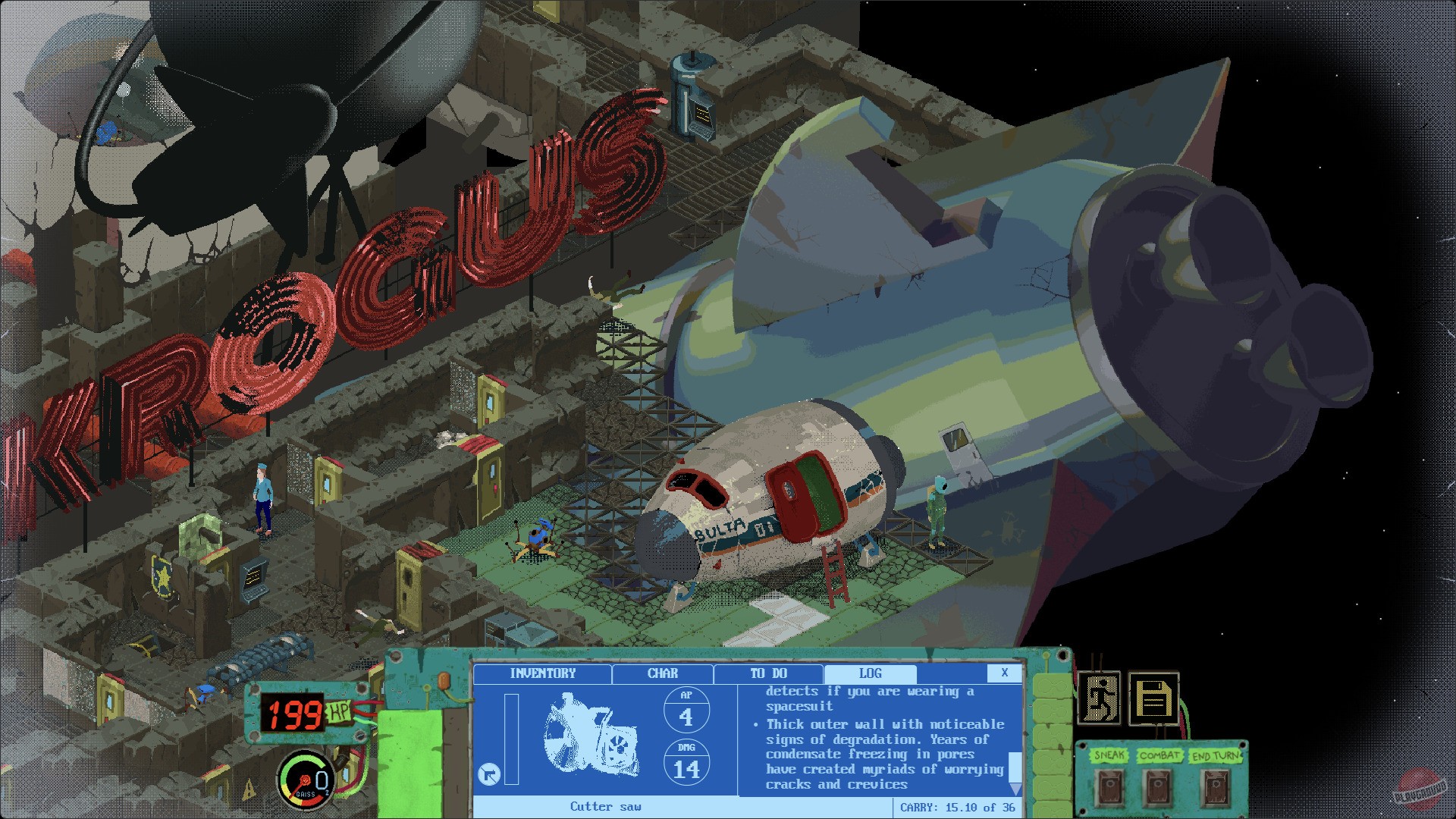
Task: Switch to the INVENTORY tab
Action: coord(544,673)
